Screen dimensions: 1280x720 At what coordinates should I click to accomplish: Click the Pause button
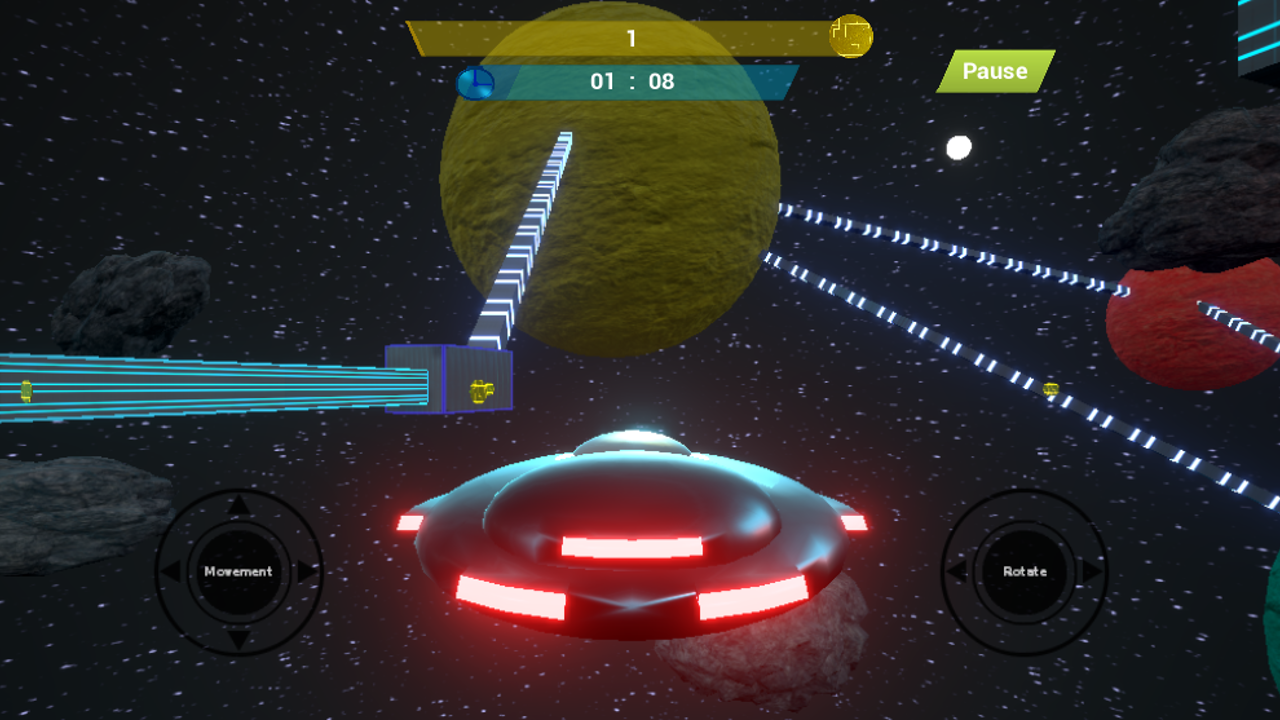(995, 71)
